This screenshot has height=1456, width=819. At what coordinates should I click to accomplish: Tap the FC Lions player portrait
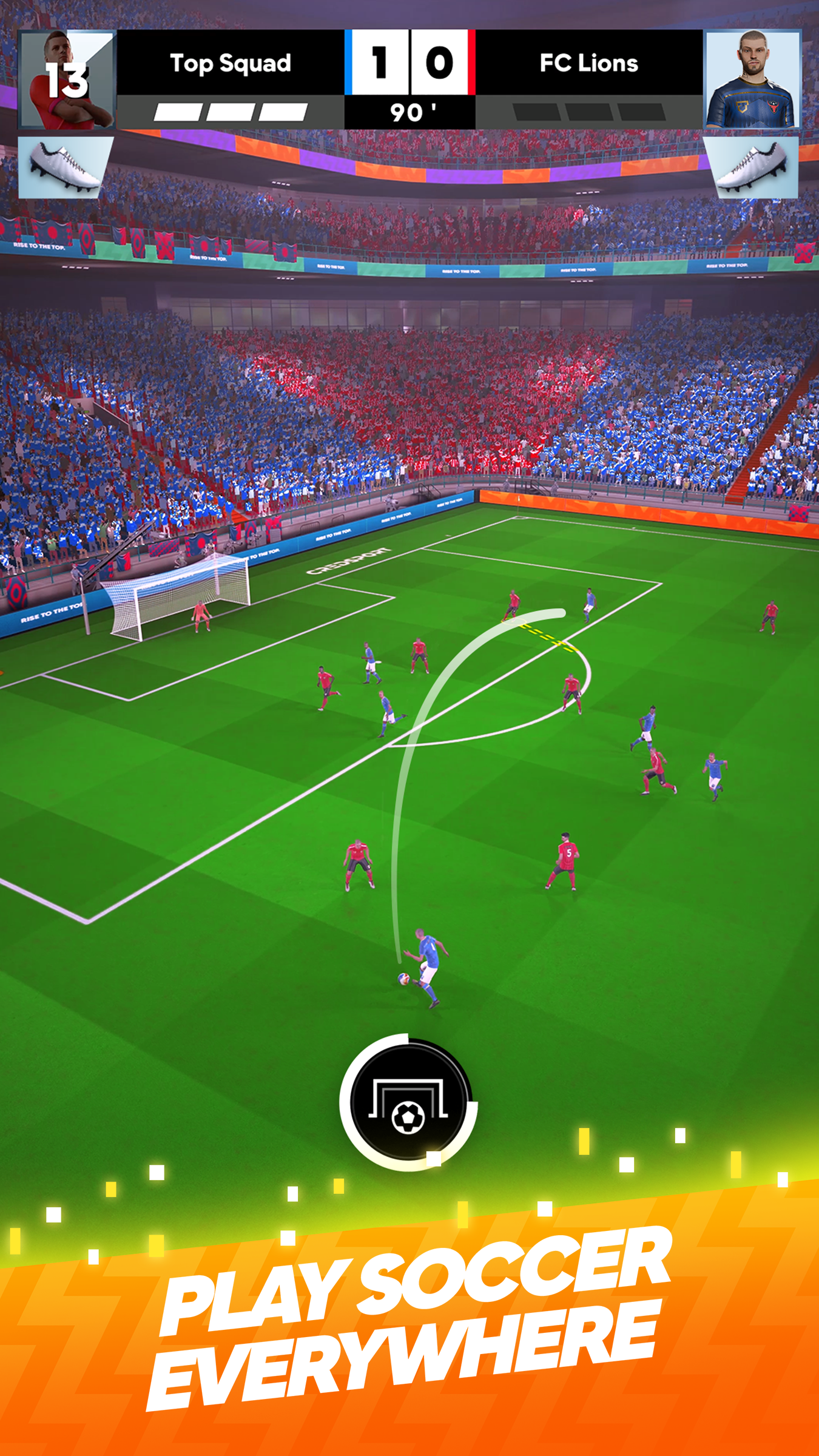(752, 79)
